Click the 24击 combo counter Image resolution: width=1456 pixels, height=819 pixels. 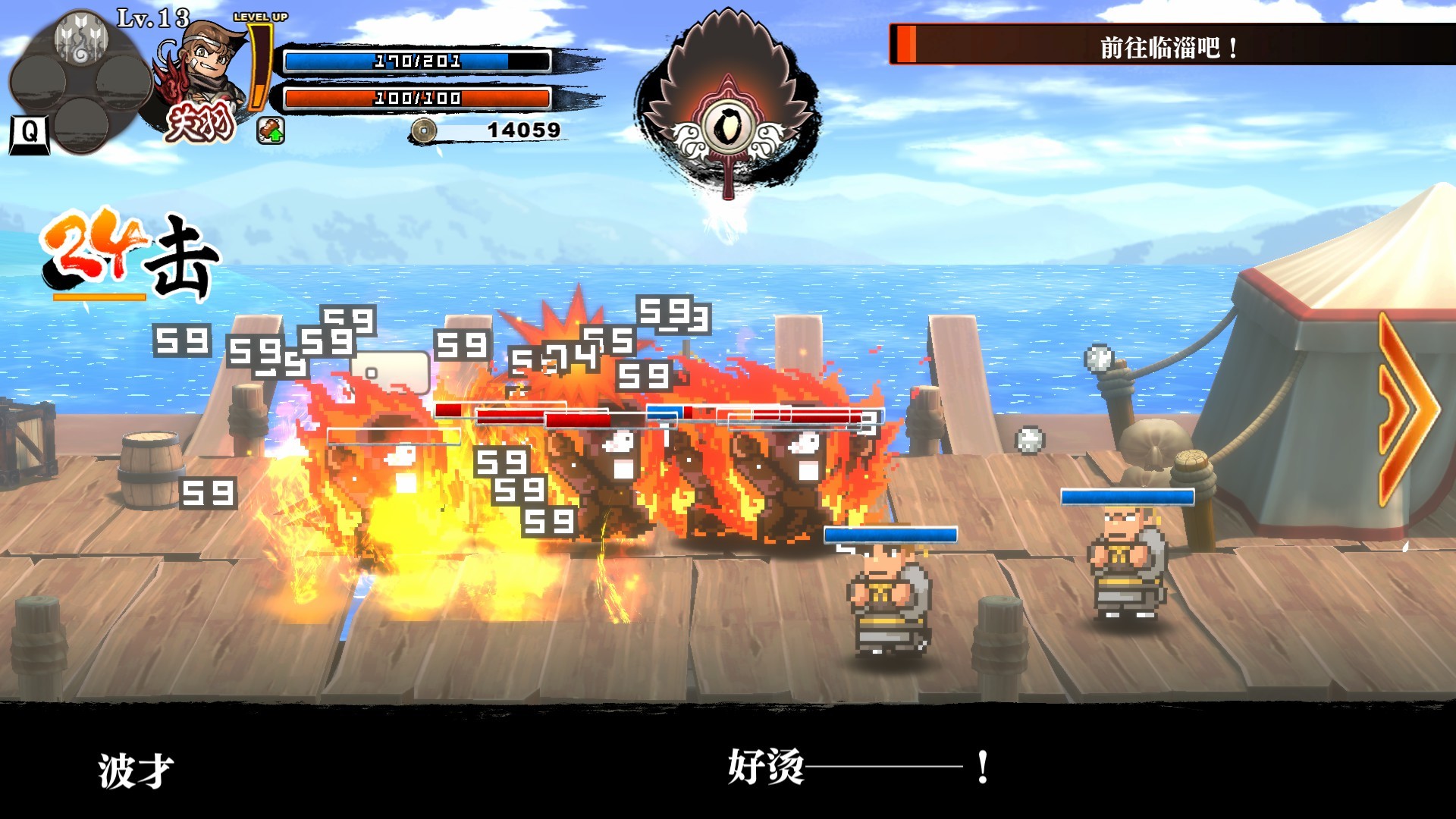(x=125, y=250)
